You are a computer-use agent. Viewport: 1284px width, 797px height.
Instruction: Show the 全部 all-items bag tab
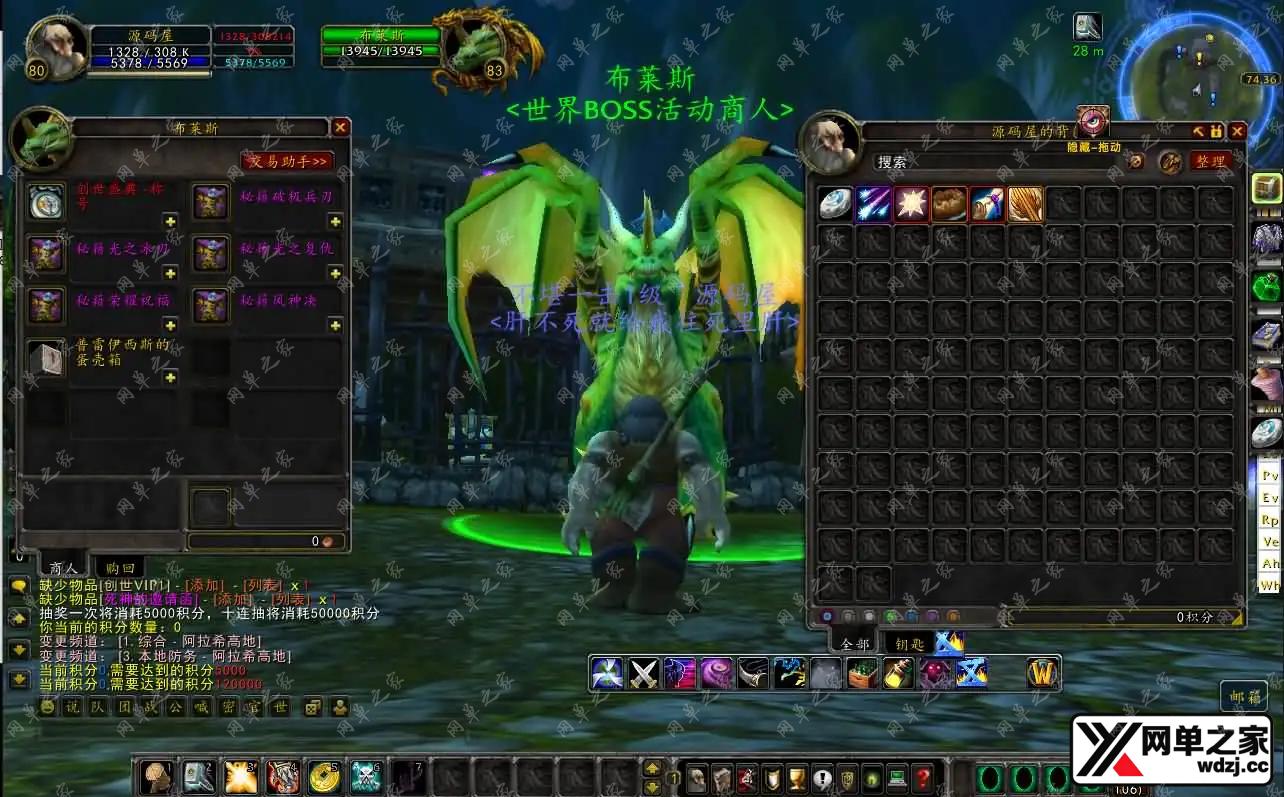pos(855,643)
